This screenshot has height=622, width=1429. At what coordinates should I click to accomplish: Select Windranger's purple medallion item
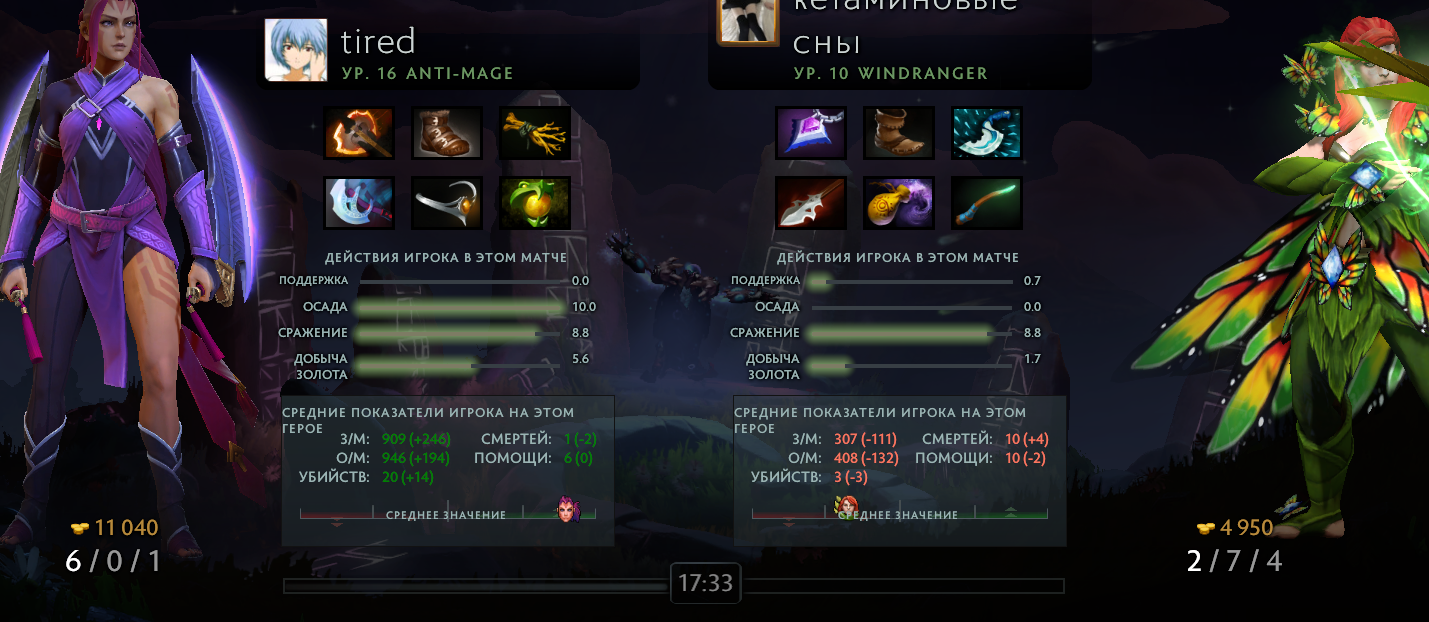coord(811,133)
